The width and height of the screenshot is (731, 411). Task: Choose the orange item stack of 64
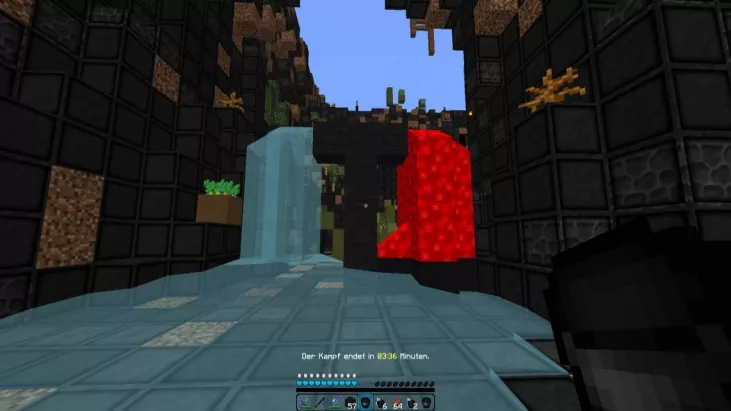[396, 402]
